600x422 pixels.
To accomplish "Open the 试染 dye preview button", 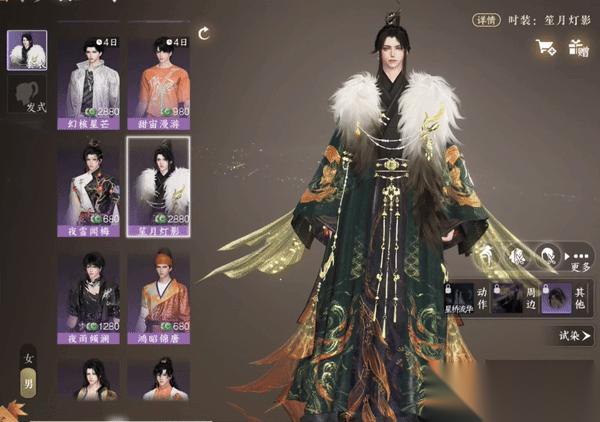I will point(575,337).
